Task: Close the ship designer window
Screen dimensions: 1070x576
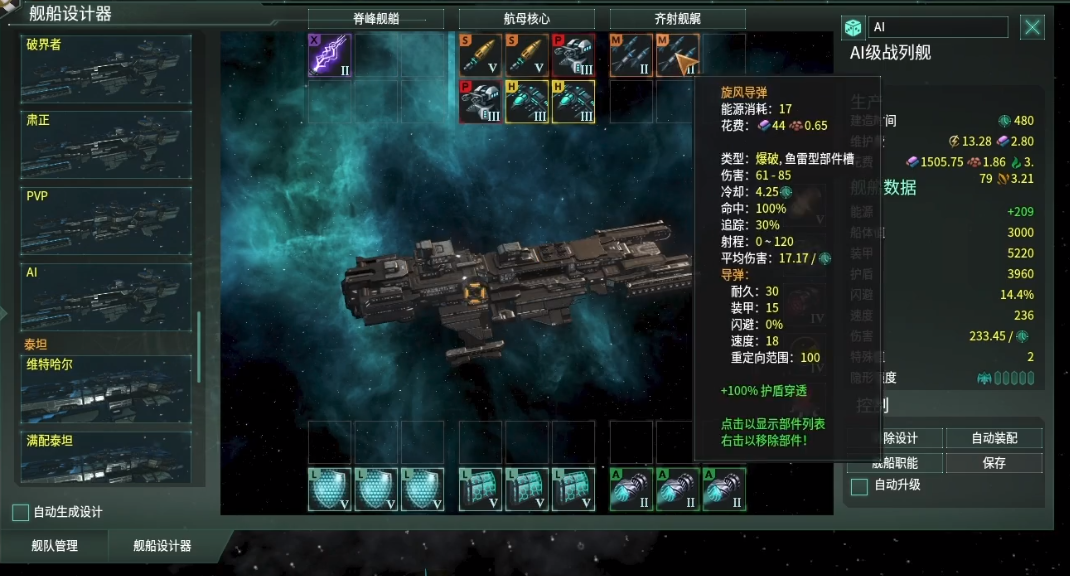Action: pyautogui.click(x=1032, y=27)
